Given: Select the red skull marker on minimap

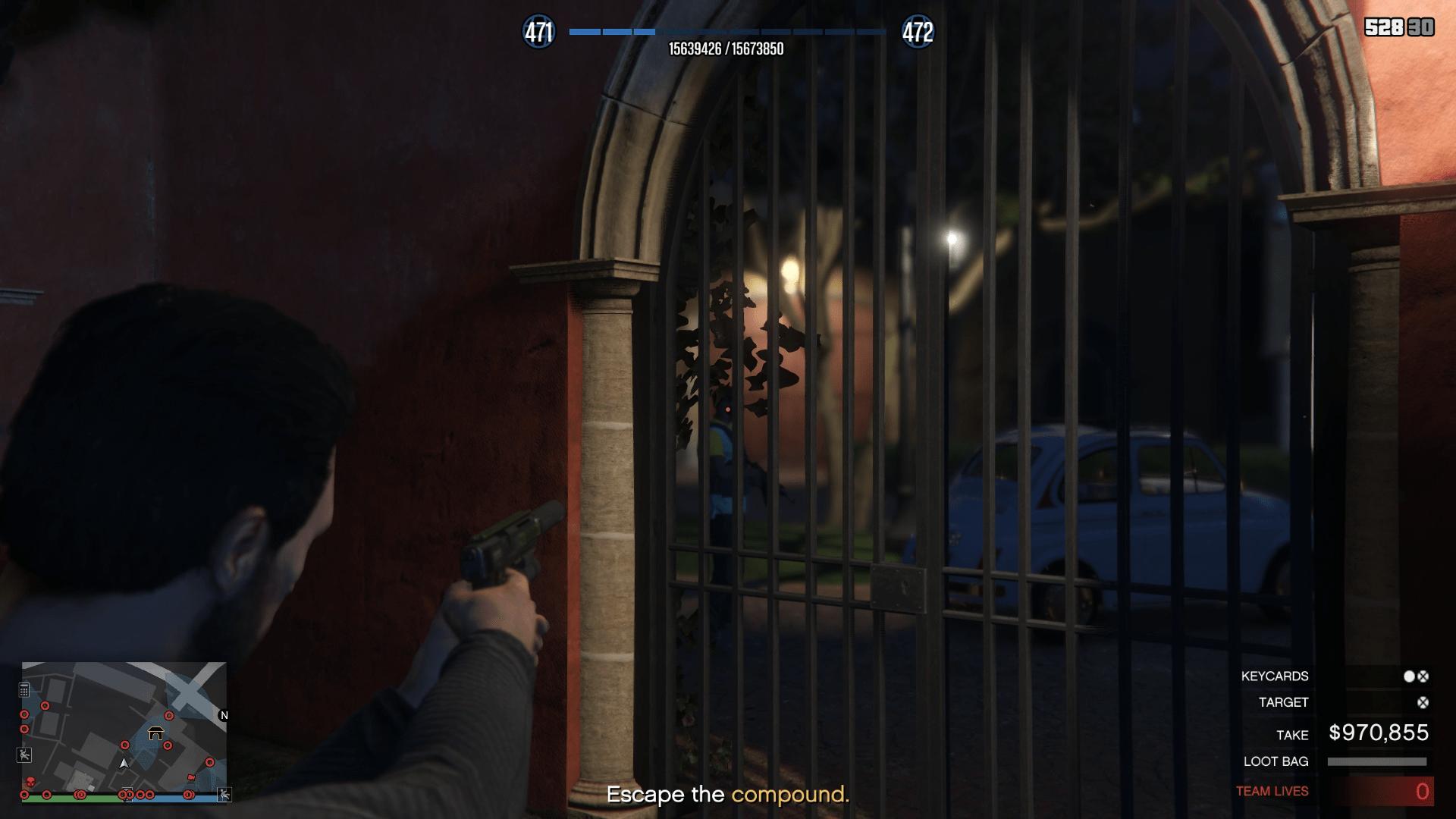Looking at the screenshot, I should pyautogui.click(x=30, y=782).
